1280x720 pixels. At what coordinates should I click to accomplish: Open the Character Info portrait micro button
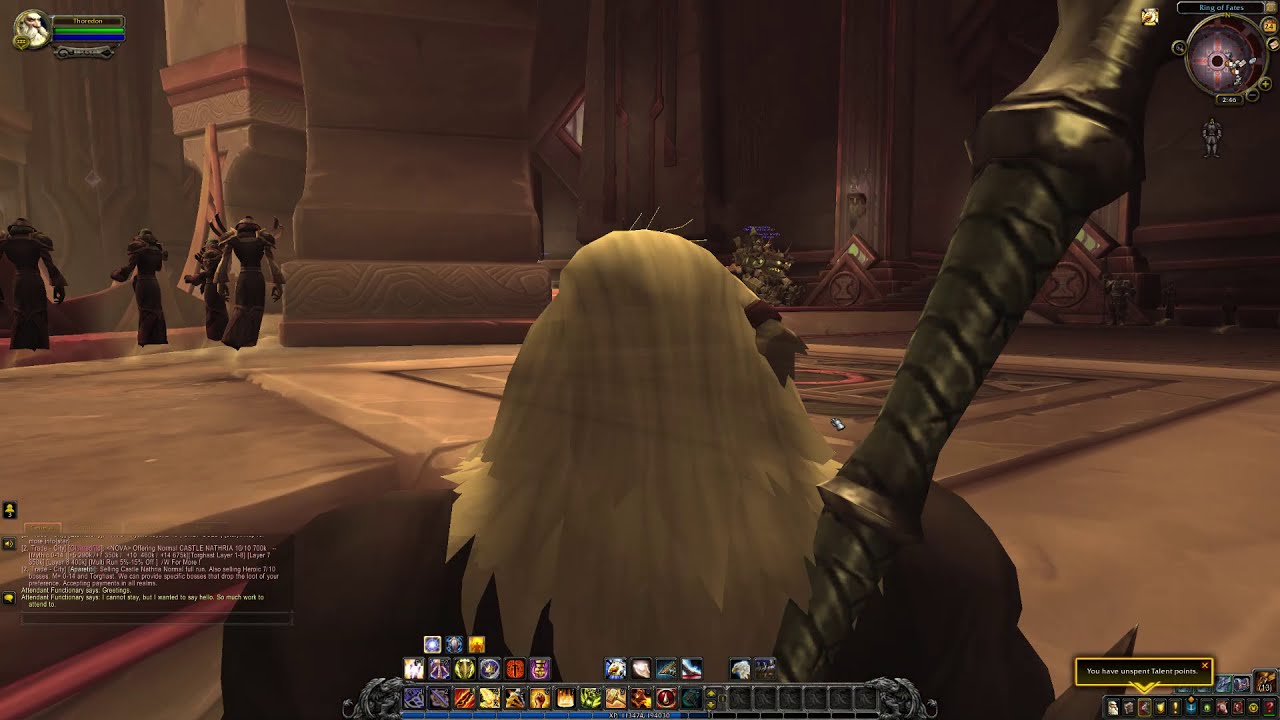[1113, 706]
